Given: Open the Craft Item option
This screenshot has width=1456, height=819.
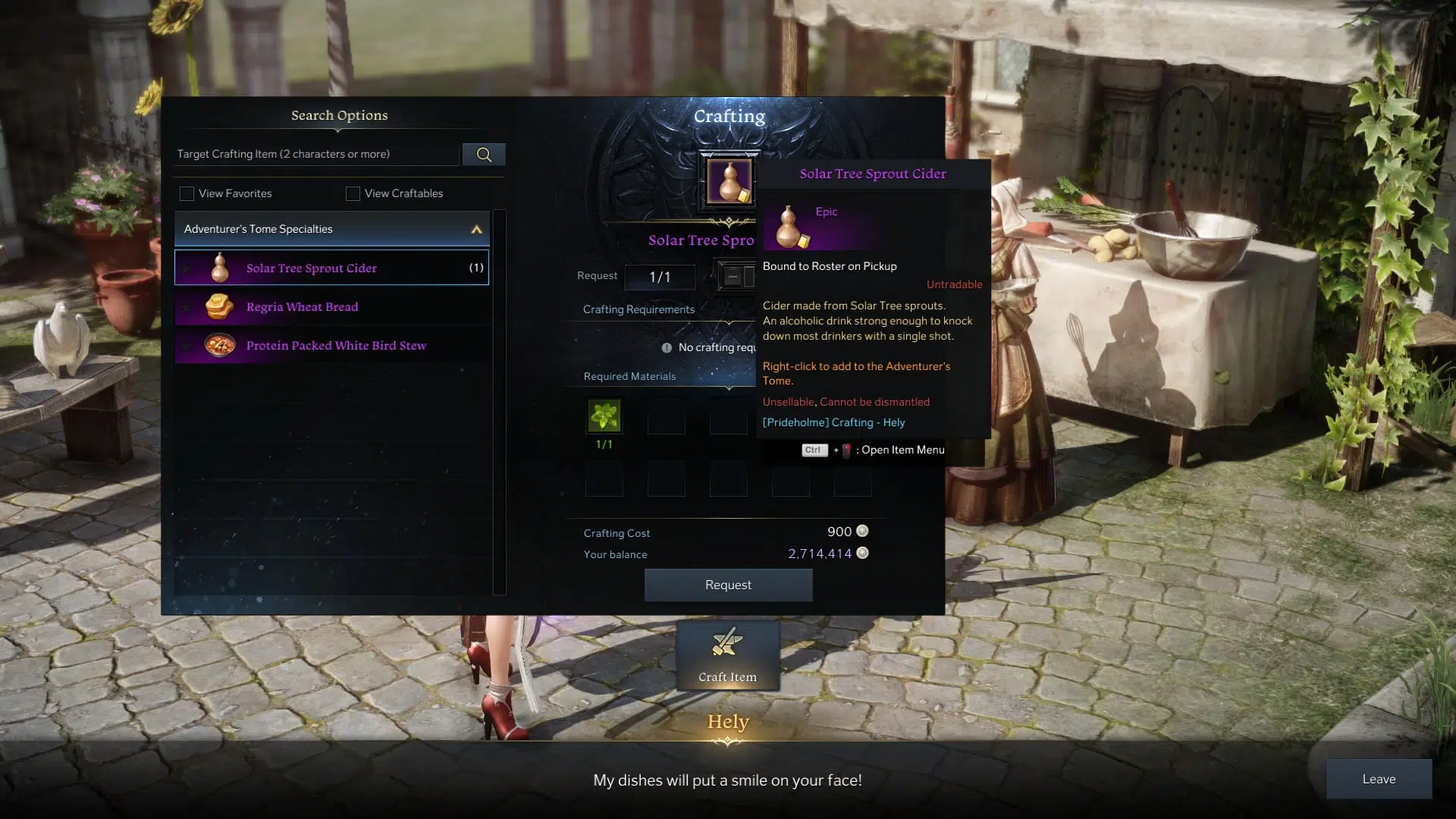Looking at the screenshot, I should (x=728, y=655).
